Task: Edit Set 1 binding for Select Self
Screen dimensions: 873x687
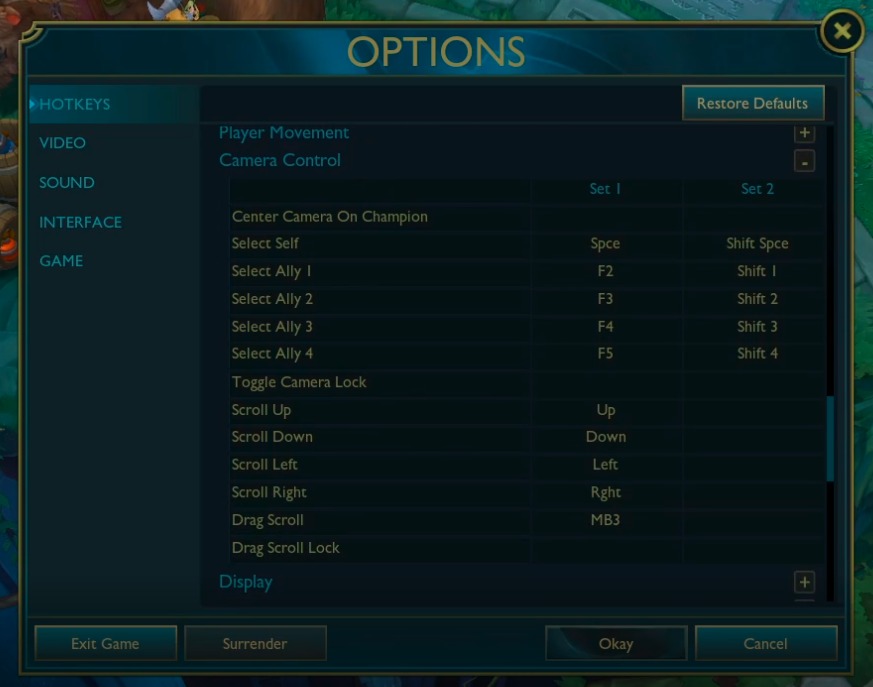Action: (605, 244)
